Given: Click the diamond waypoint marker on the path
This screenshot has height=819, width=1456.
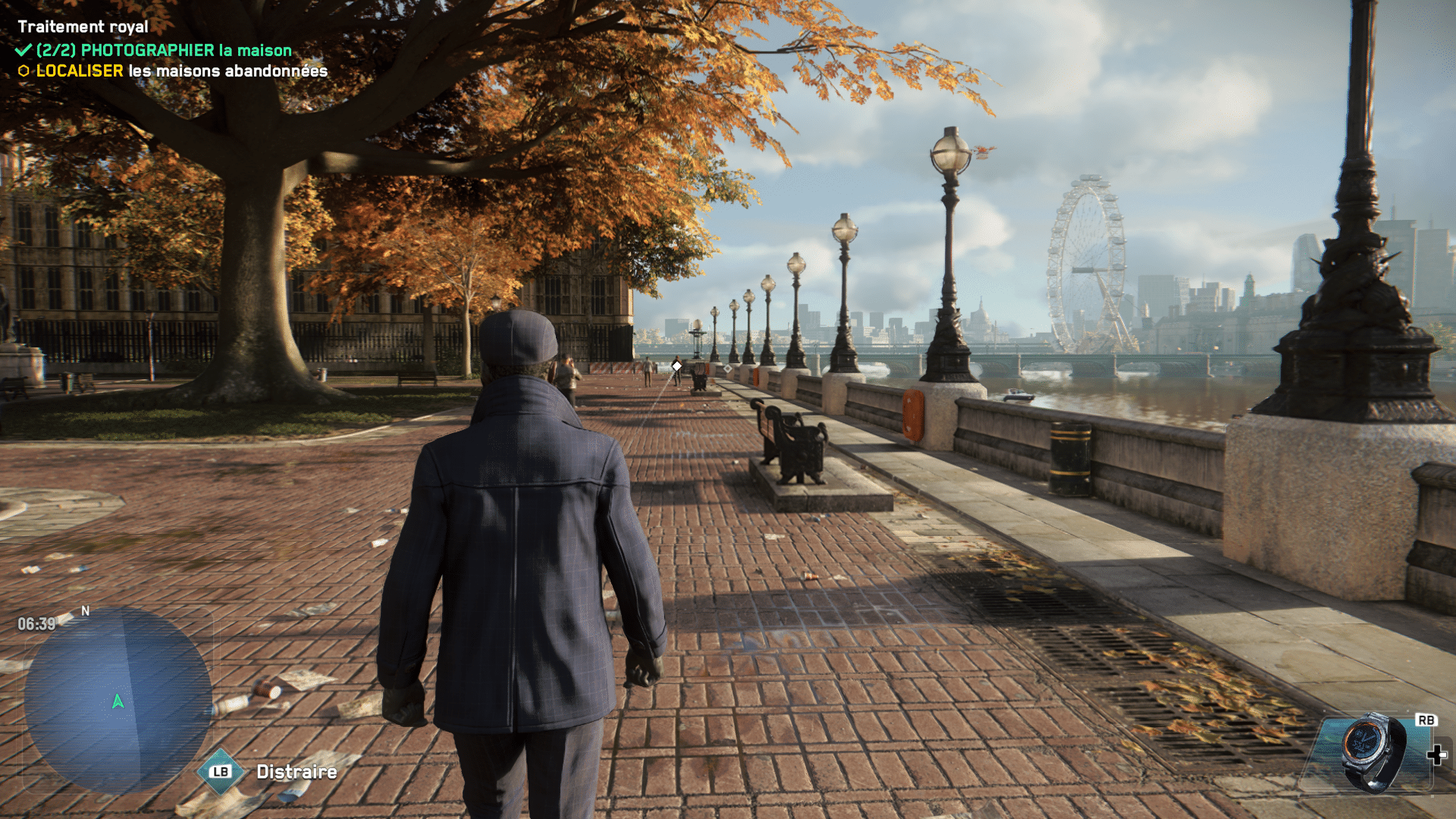Looking at the screenshot, I should coord(676,366).
